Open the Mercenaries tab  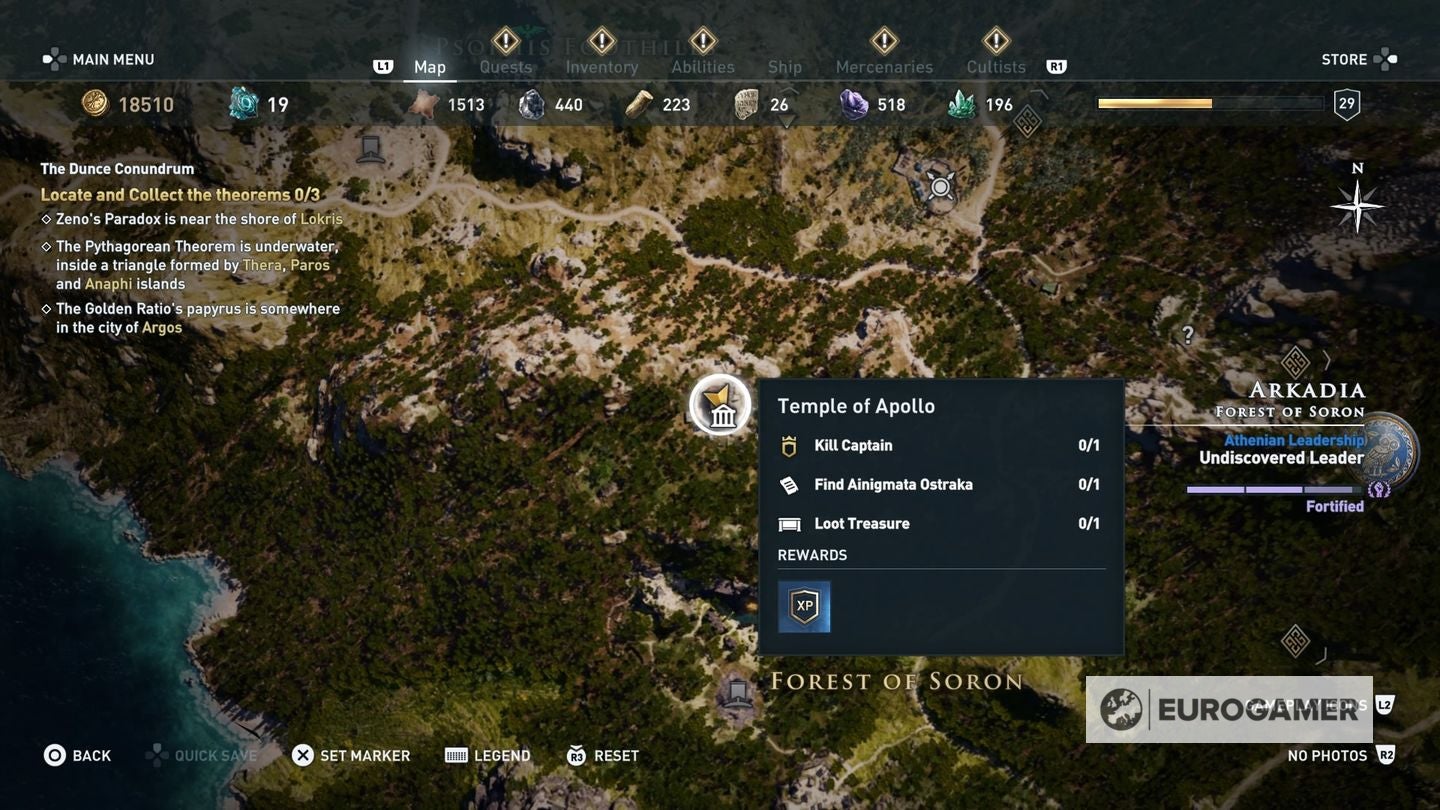(x=883, y=66)
